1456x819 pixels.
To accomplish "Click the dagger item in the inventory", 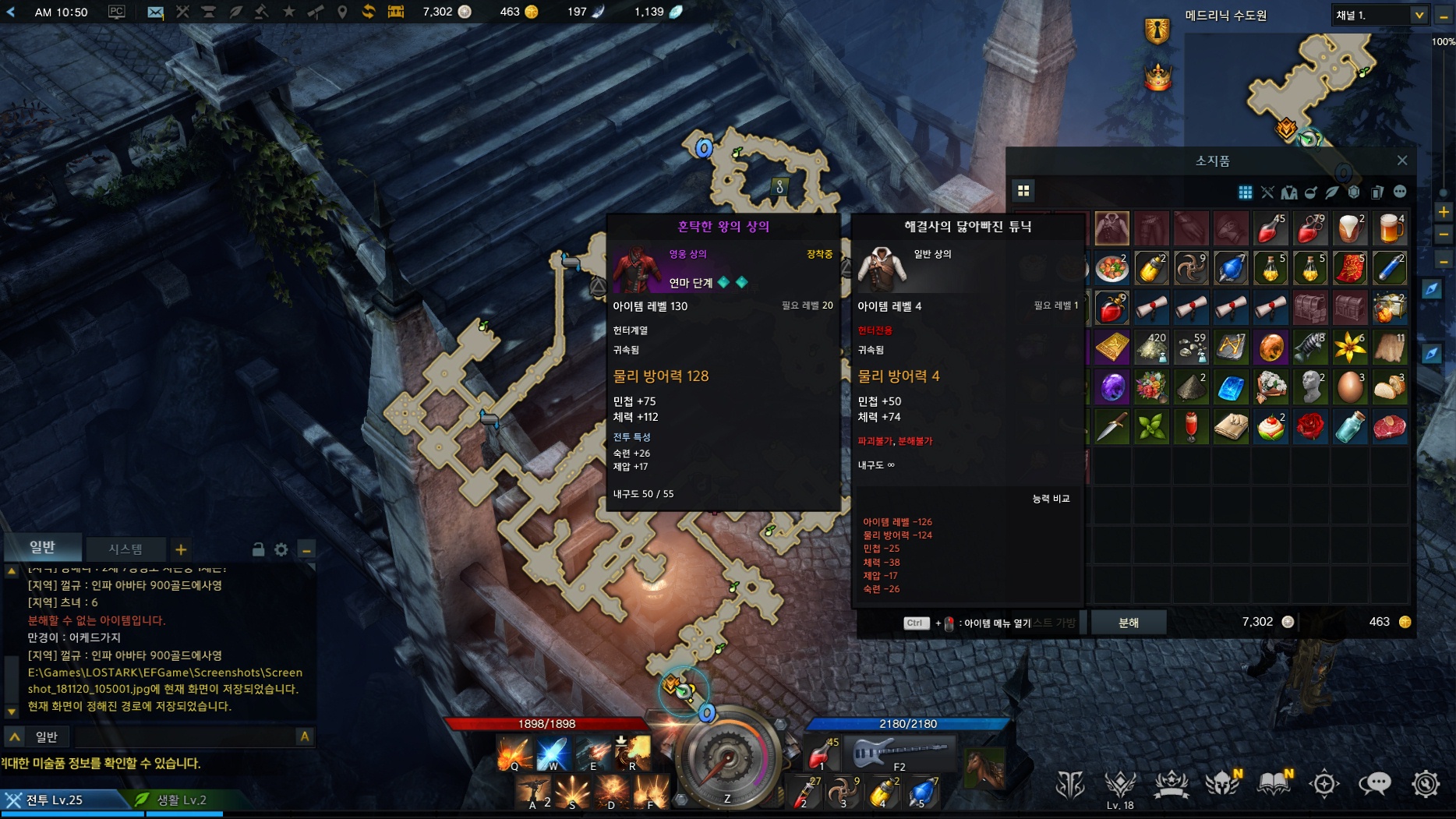I will point(1112,427).
